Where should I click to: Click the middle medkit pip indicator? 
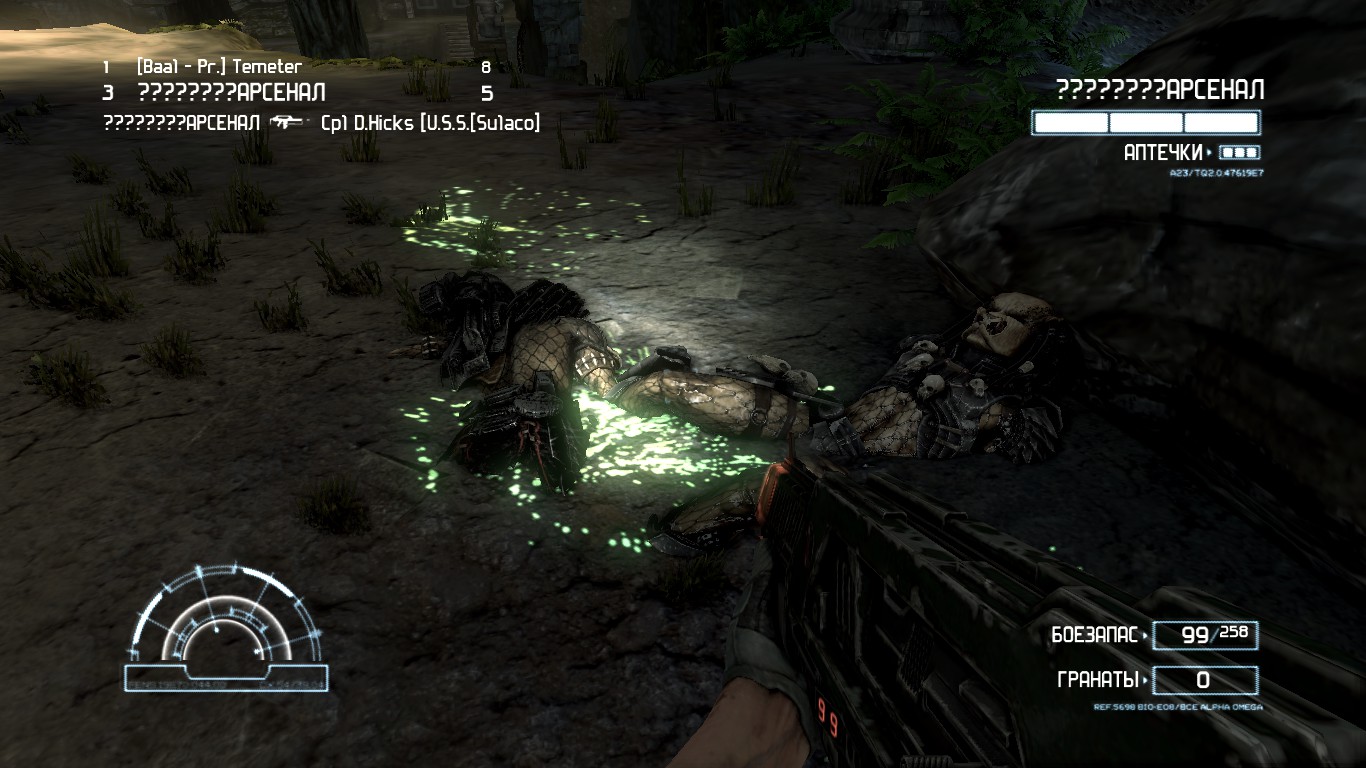(1238, 152)
